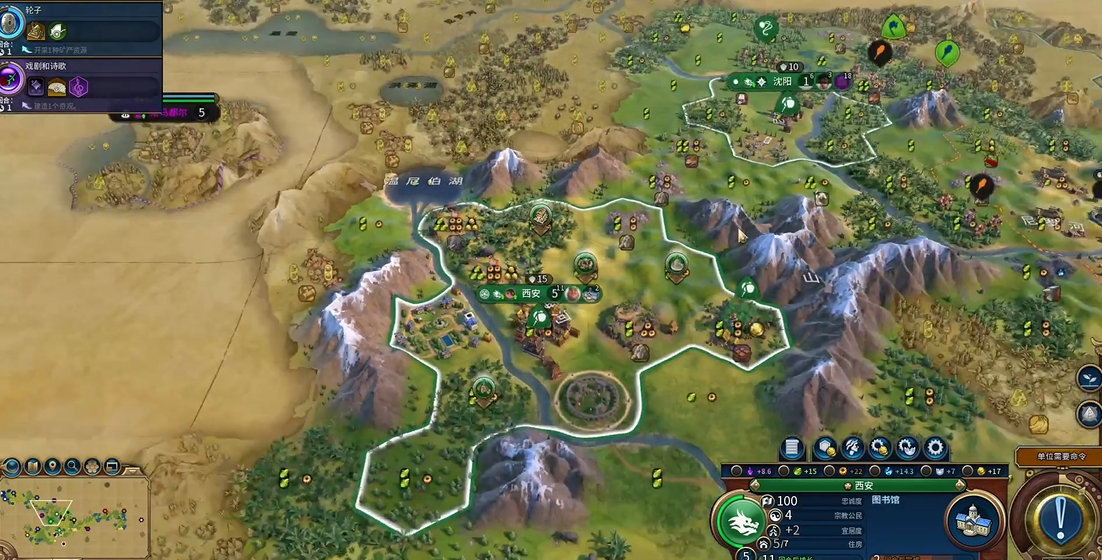Open the map lenses button
Image resolution: width=1102 pixels, height=560 pixels.
(33, 467)
